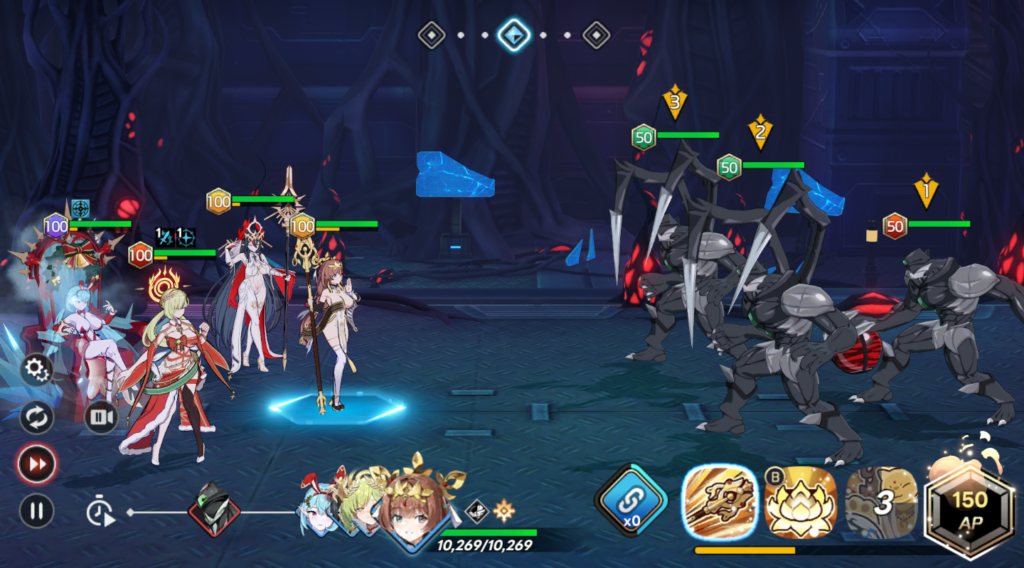Click the highlighted middle wave indicator diamond
Screen dimensions: 1024x568
514,35
